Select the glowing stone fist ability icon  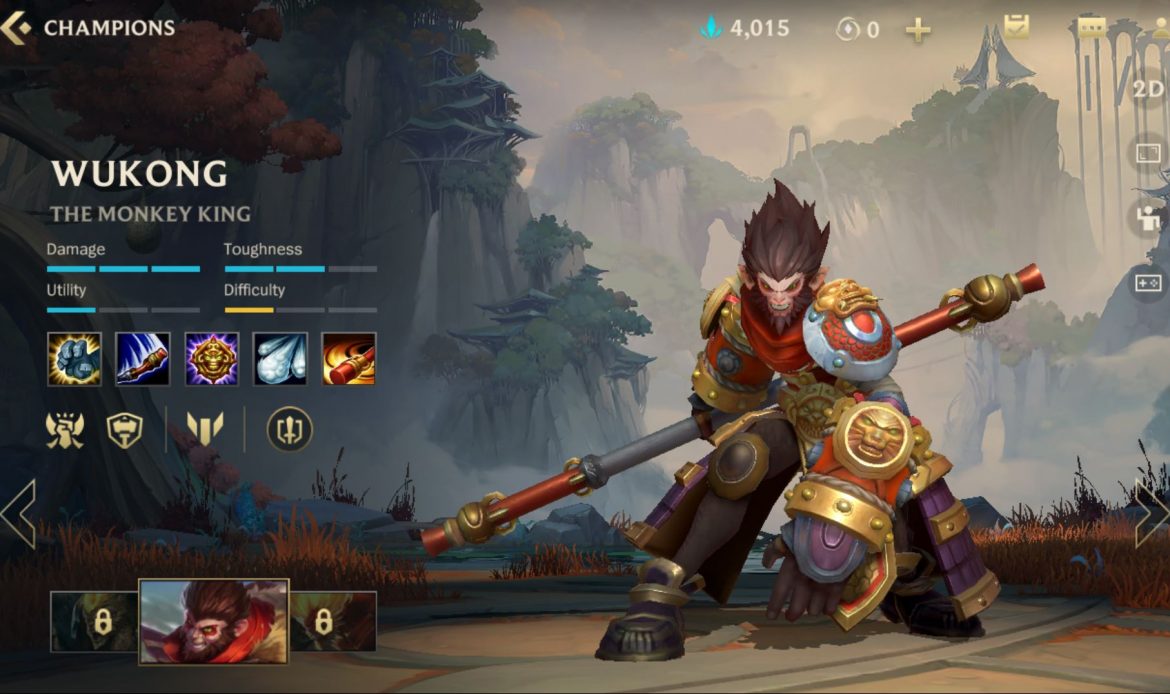coord(74,359)
